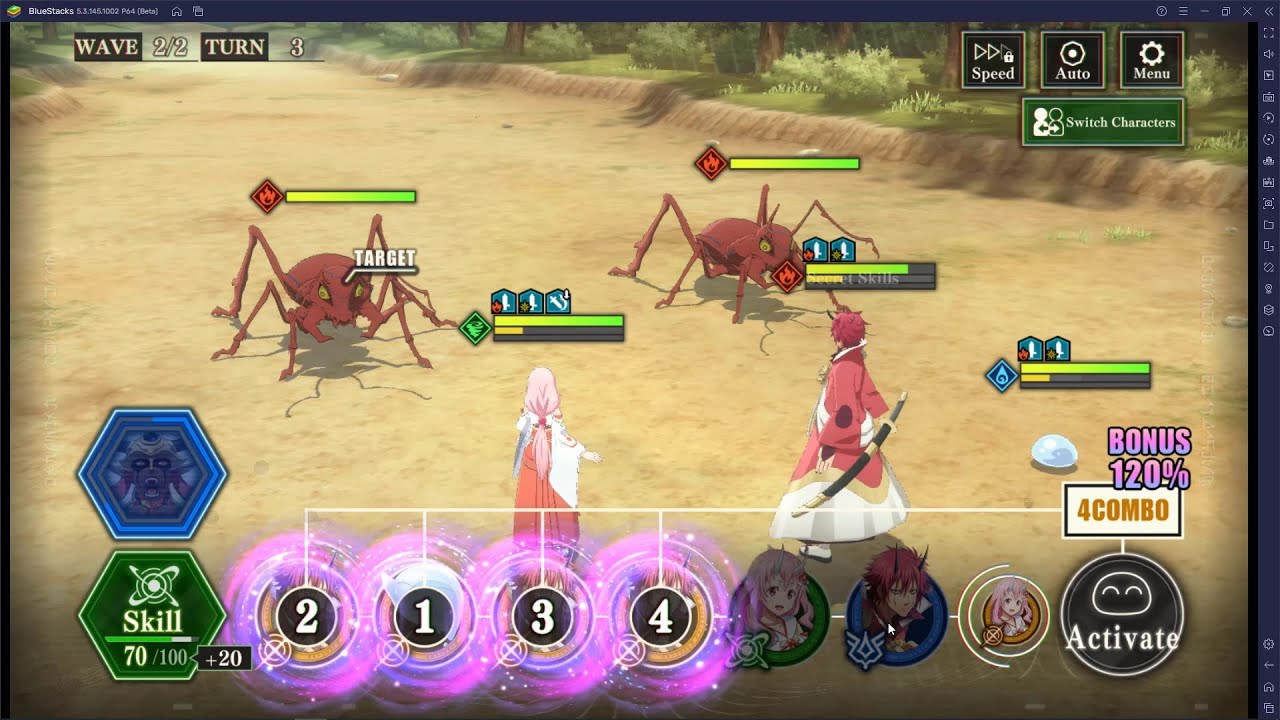Open the BlueStacks hamburger menu
Image resolution: width=1280 pixels, height=720 pixels.
[1183, 11]
